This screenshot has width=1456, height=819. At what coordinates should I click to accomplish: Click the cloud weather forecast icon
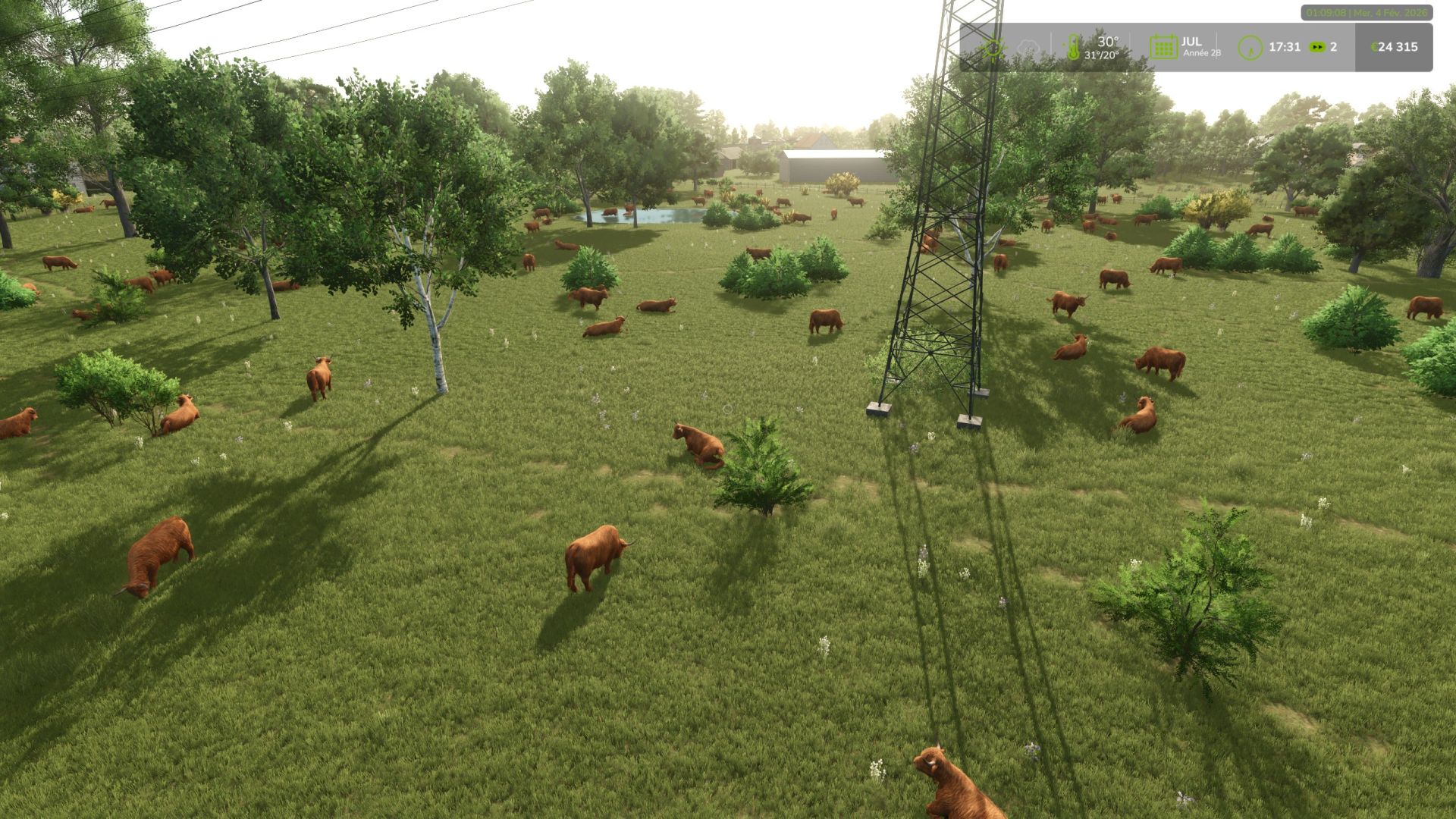[1028, 47]
